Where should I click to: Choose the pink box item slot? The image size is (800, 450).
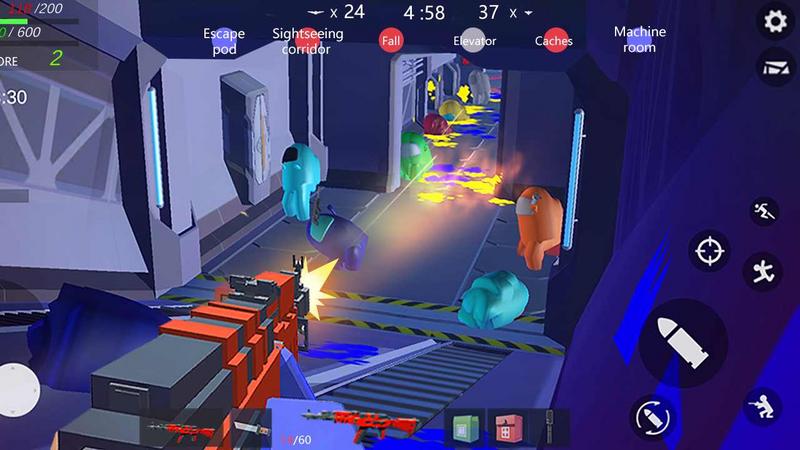click(502, 428)
